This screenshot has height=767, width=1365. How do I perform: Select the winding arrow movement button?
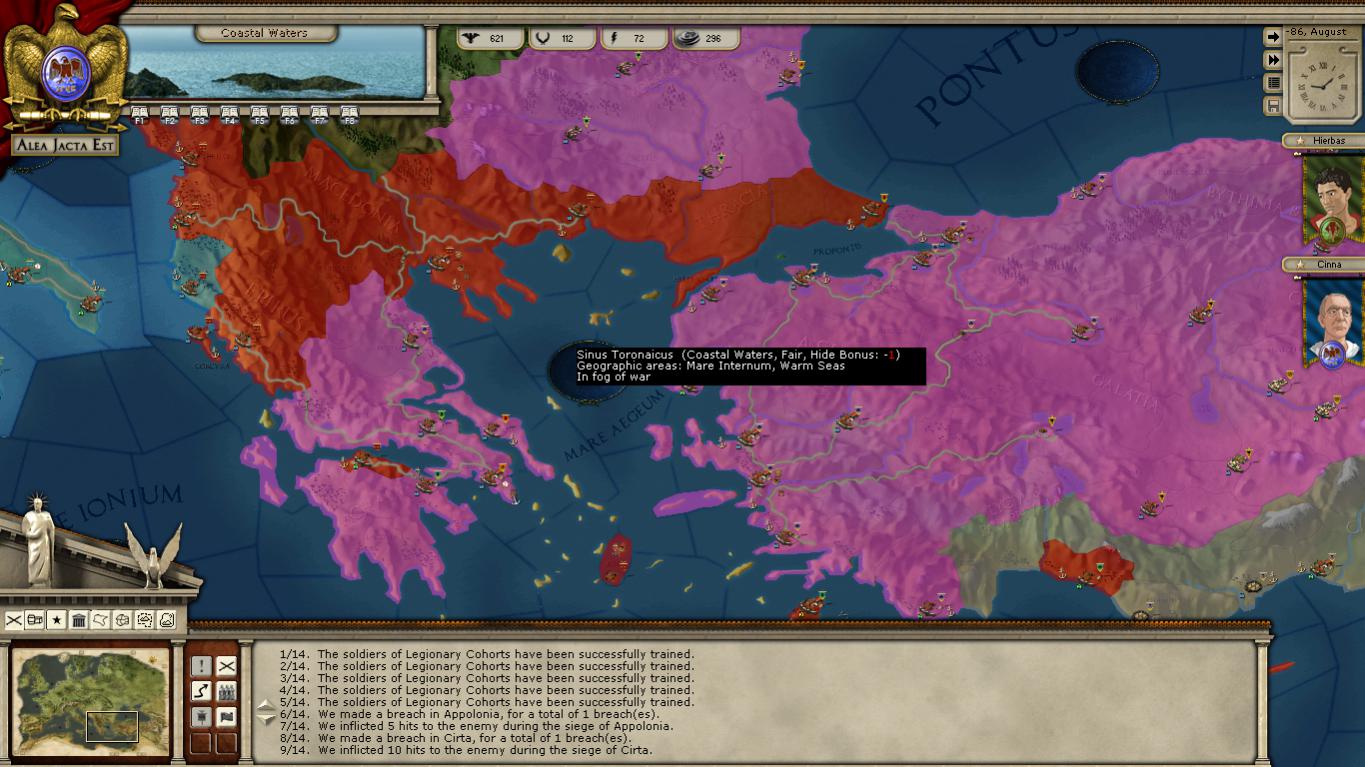[201, 691]
